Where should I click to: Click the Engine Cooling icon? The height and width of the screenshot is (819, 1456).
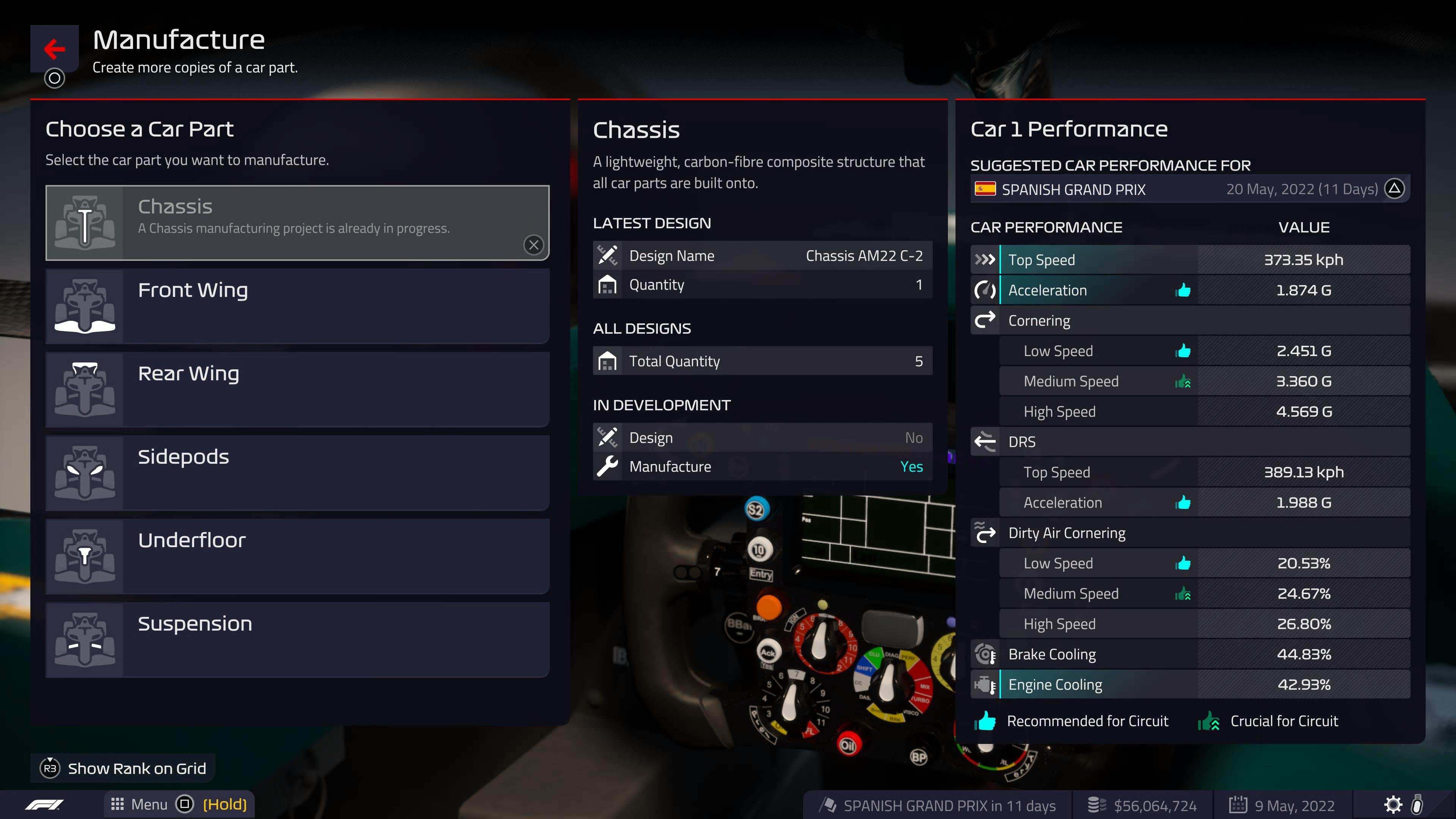tap(985, 684)
